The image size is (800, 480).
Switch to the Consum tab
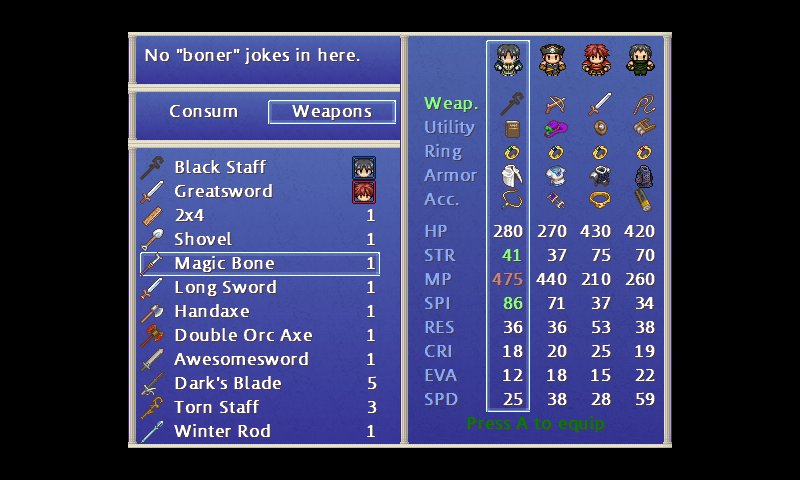click(203, 112)
